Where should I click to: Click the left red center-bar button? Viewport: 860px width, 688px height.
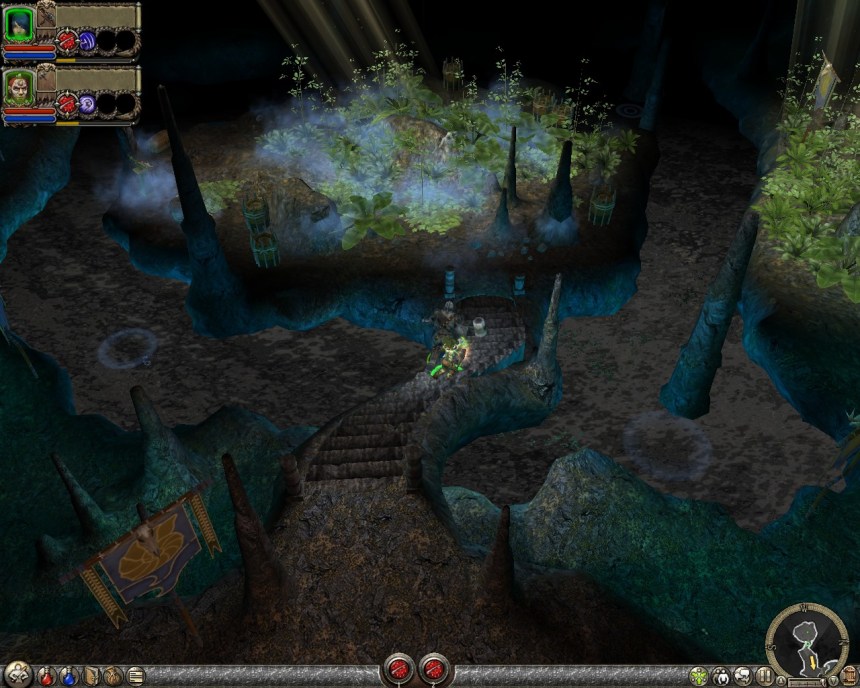(x=402, y=668)
